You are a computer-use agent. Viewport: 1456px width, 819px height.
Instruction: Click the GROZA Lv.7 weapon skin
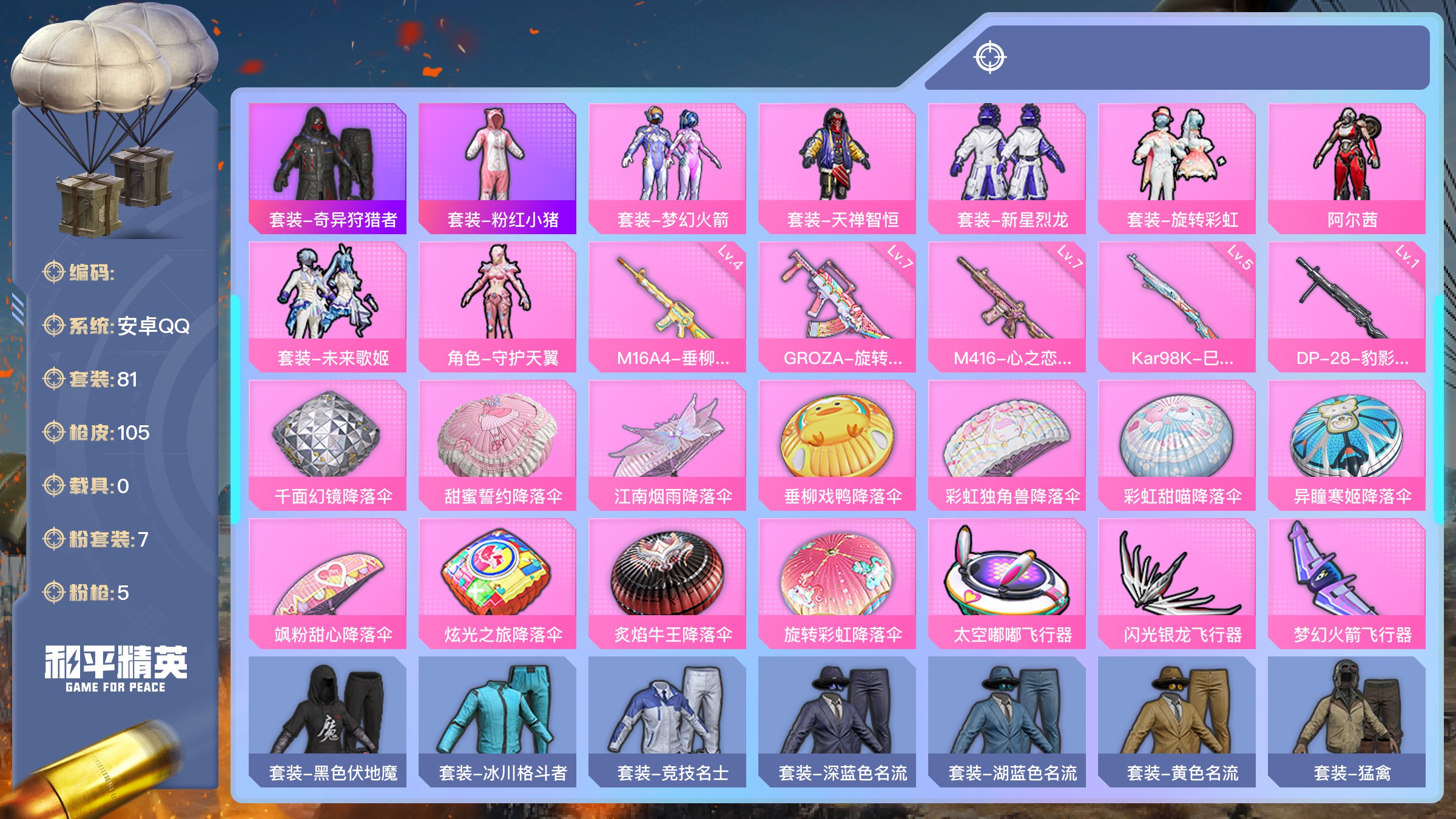(837, 306)
